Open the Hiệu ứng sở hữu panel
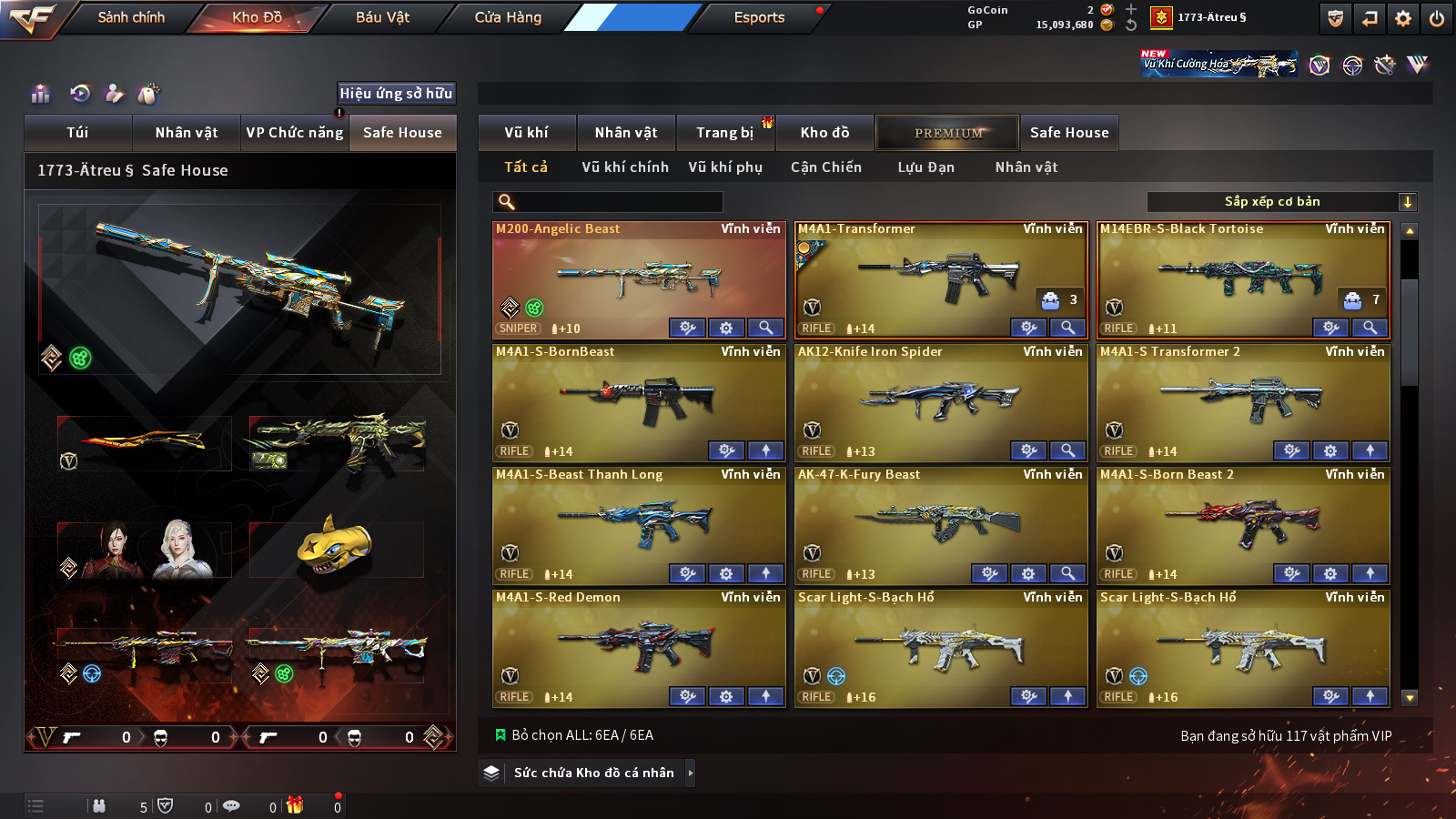This screenshot has width=1456, height=819. [x=396, y=93]
